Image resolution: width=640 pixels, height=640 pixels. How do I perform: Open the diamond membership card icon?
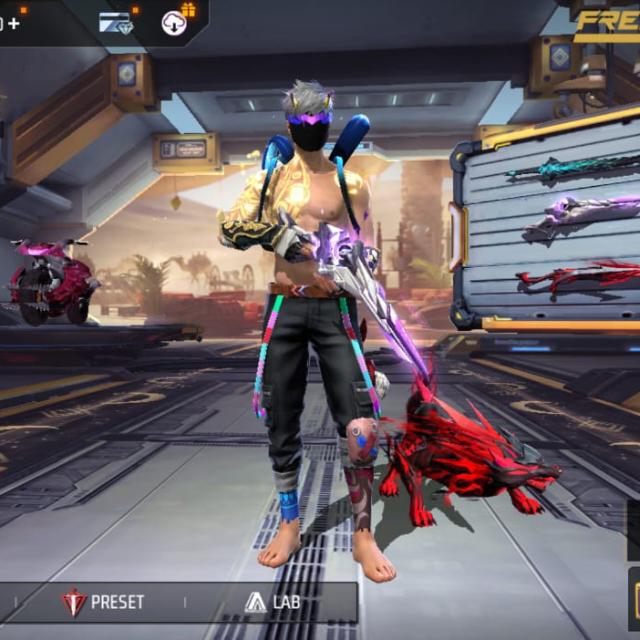[116, 23]
